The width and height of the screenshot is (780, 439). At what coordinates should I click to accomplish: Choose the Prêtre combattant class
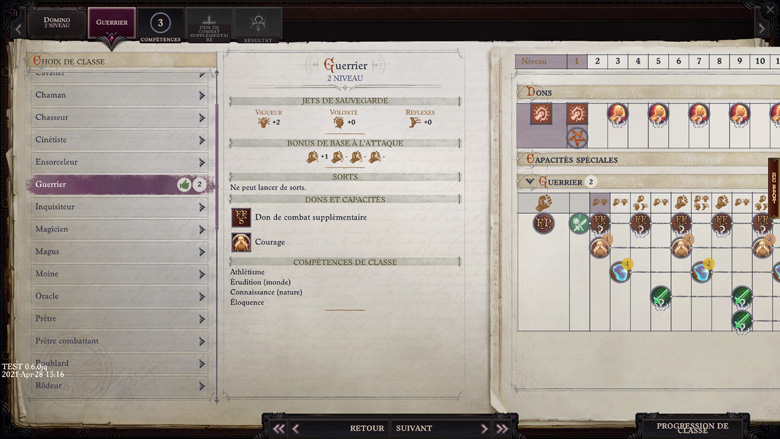(x=118, y=341)
